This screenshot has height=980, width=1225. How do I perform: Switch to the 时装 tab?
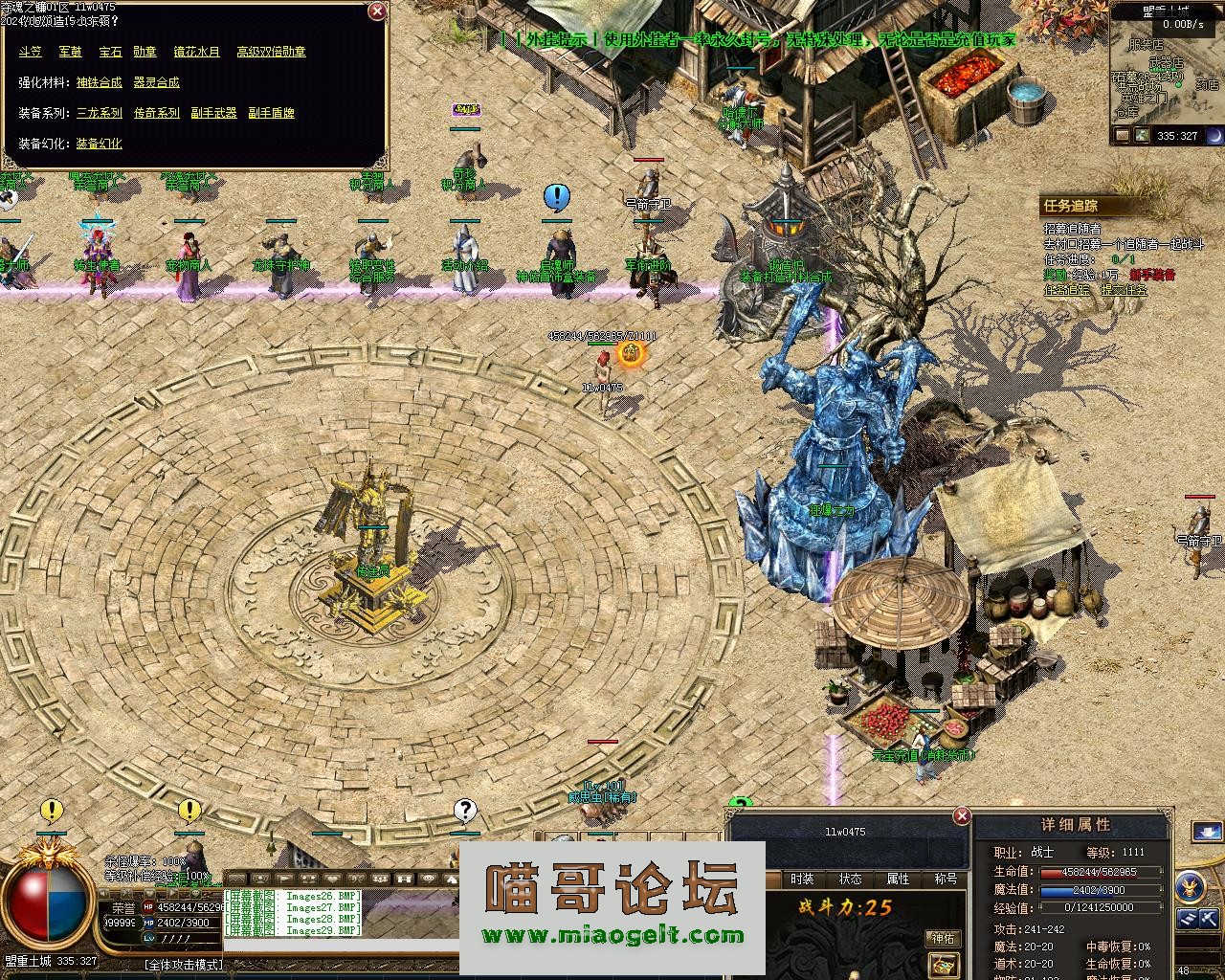click(802, 879)
